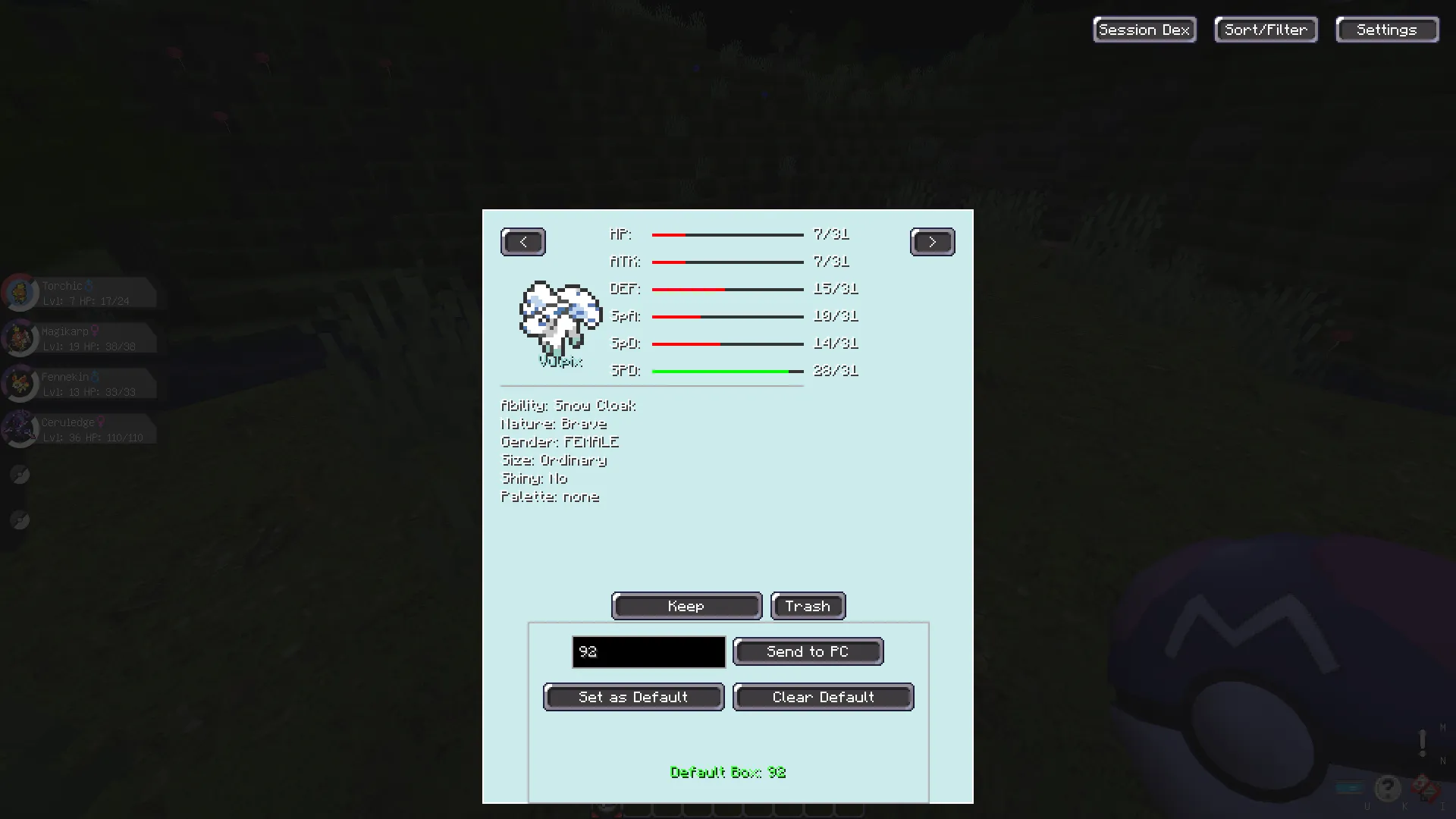Click Send to PC
Viewport: 1456px width, 819px height.
point(808,651)
